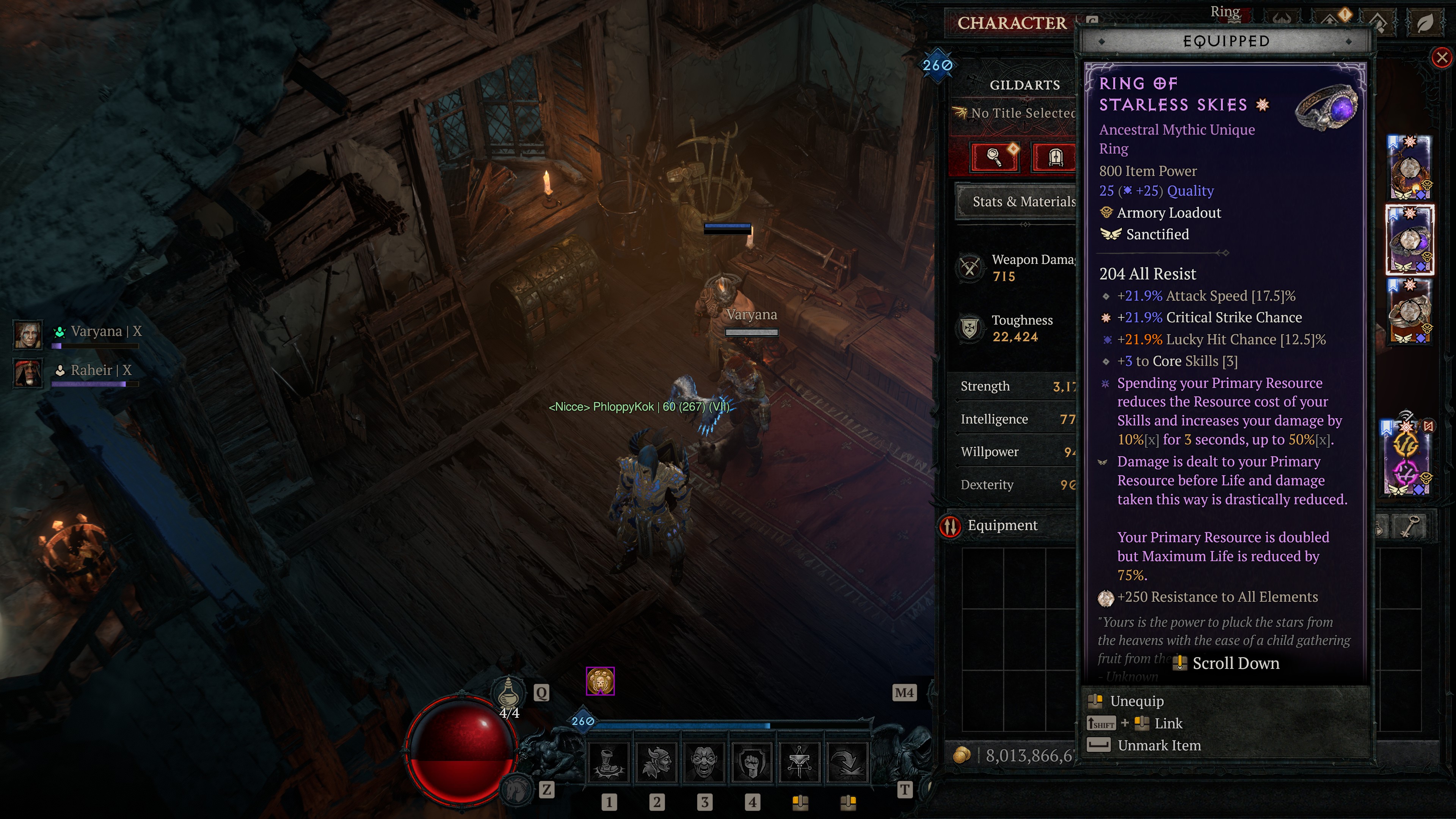Screen dimensions: 1456x819
Task: Activate the horned helmet shout skill
Action: tap(656, 761)
